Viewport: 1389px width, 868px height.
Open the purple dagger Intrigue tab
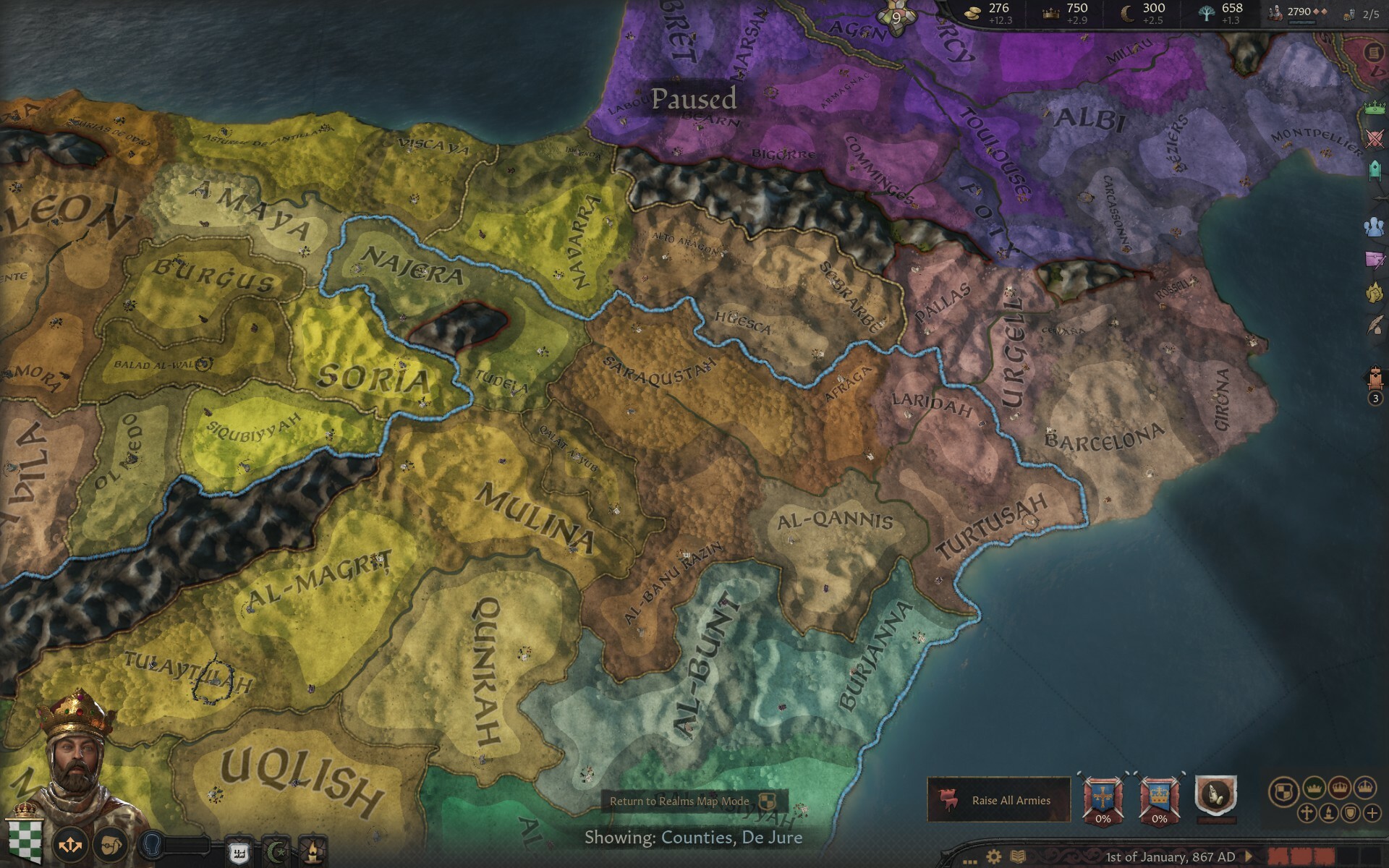click(1375, 259)
